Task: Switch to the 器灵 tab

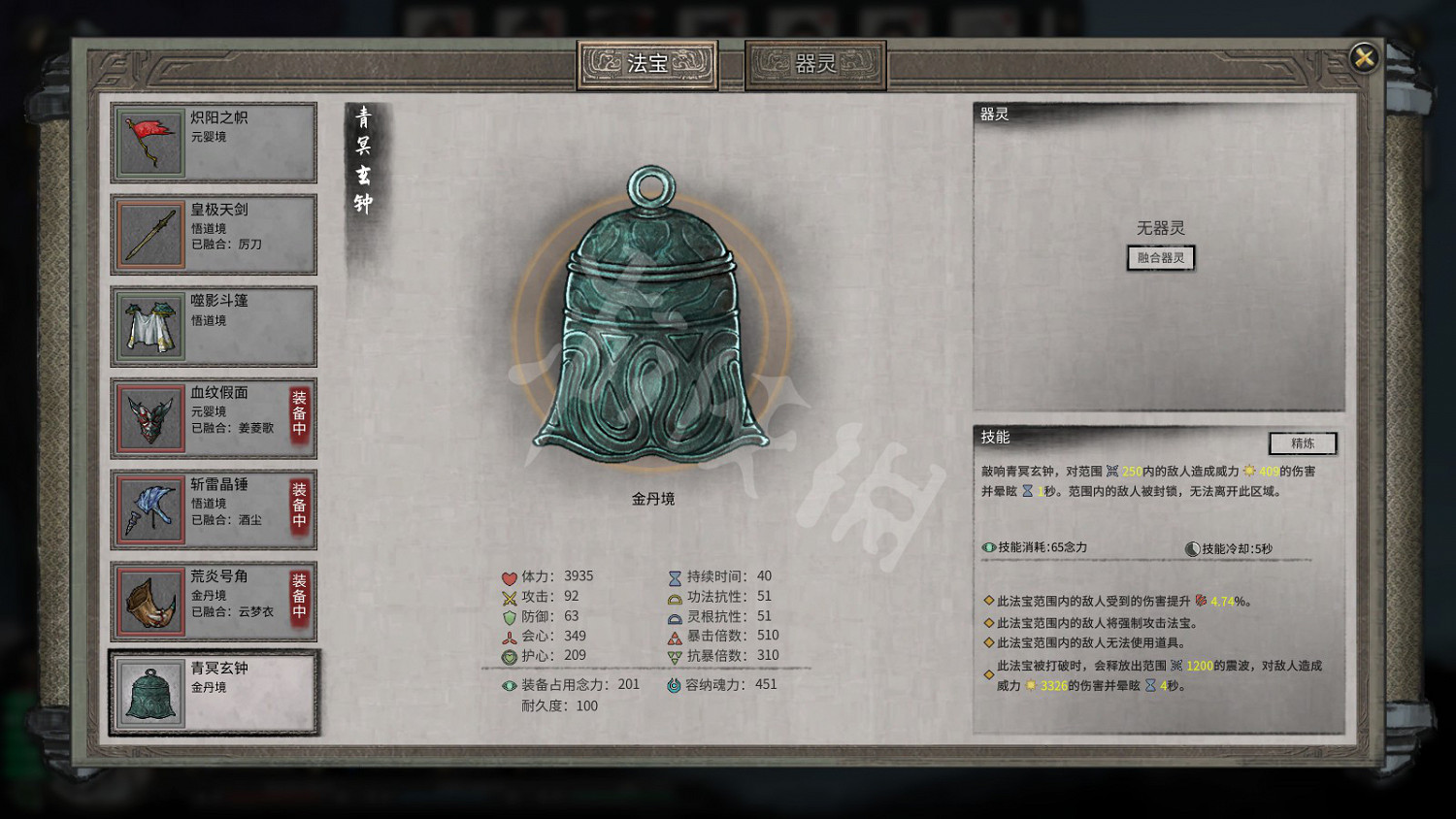Action: (x=816, y=62)
